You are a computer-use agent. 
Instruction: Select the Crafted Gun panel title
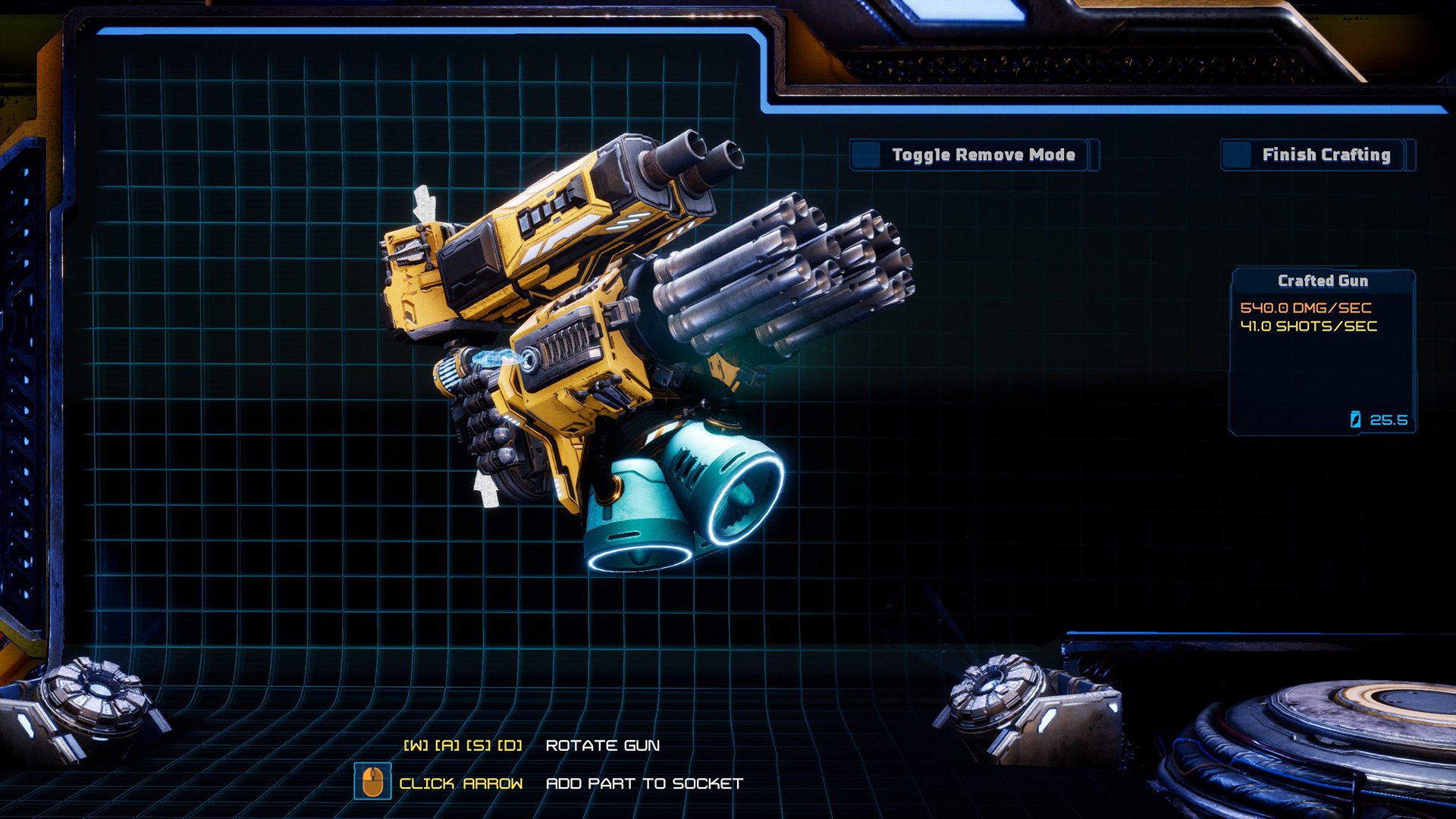(1323, 281)
